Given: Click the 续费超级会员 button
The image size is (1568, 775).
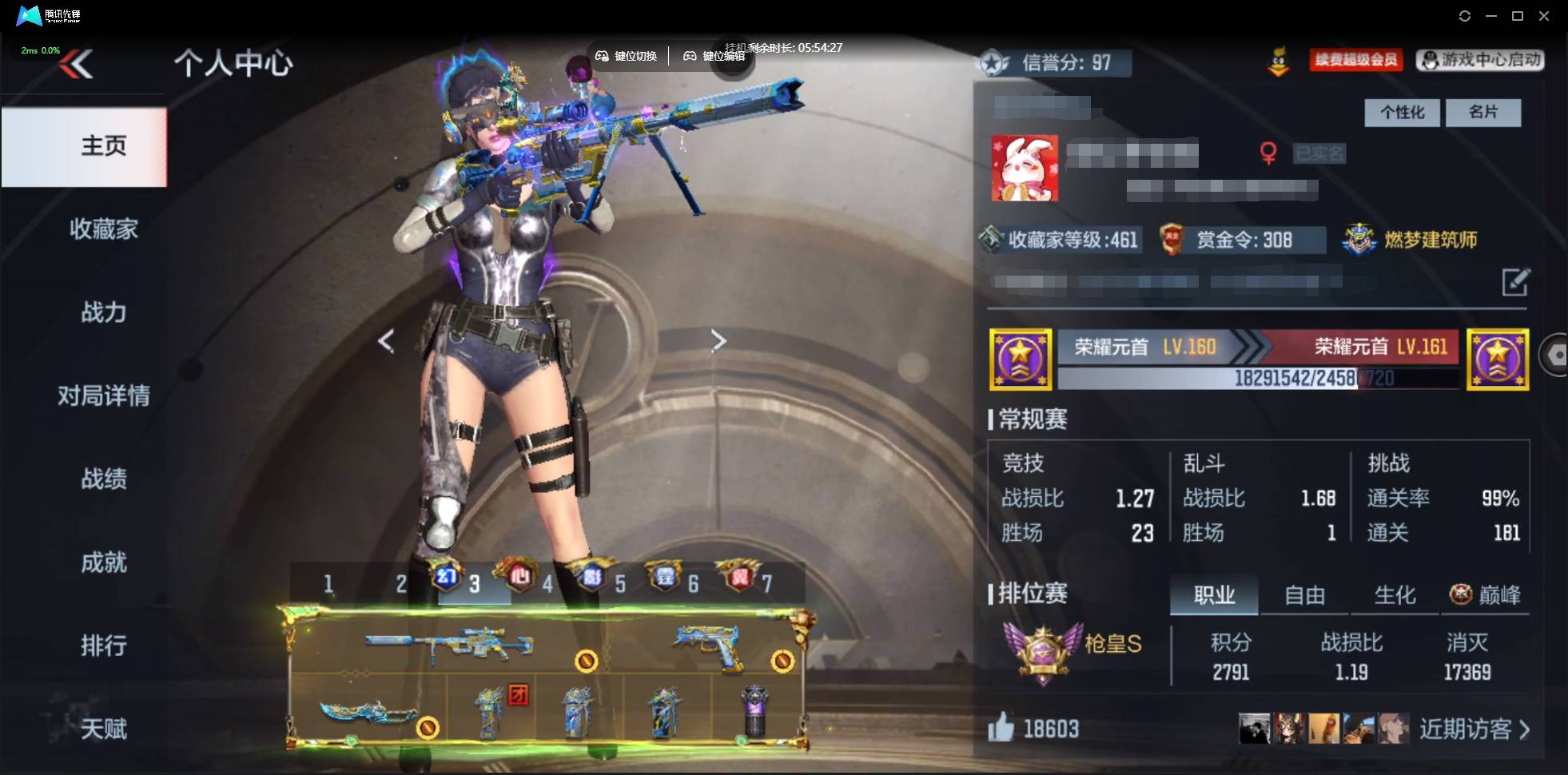Looking at the screenshot, I should 1355,60.
